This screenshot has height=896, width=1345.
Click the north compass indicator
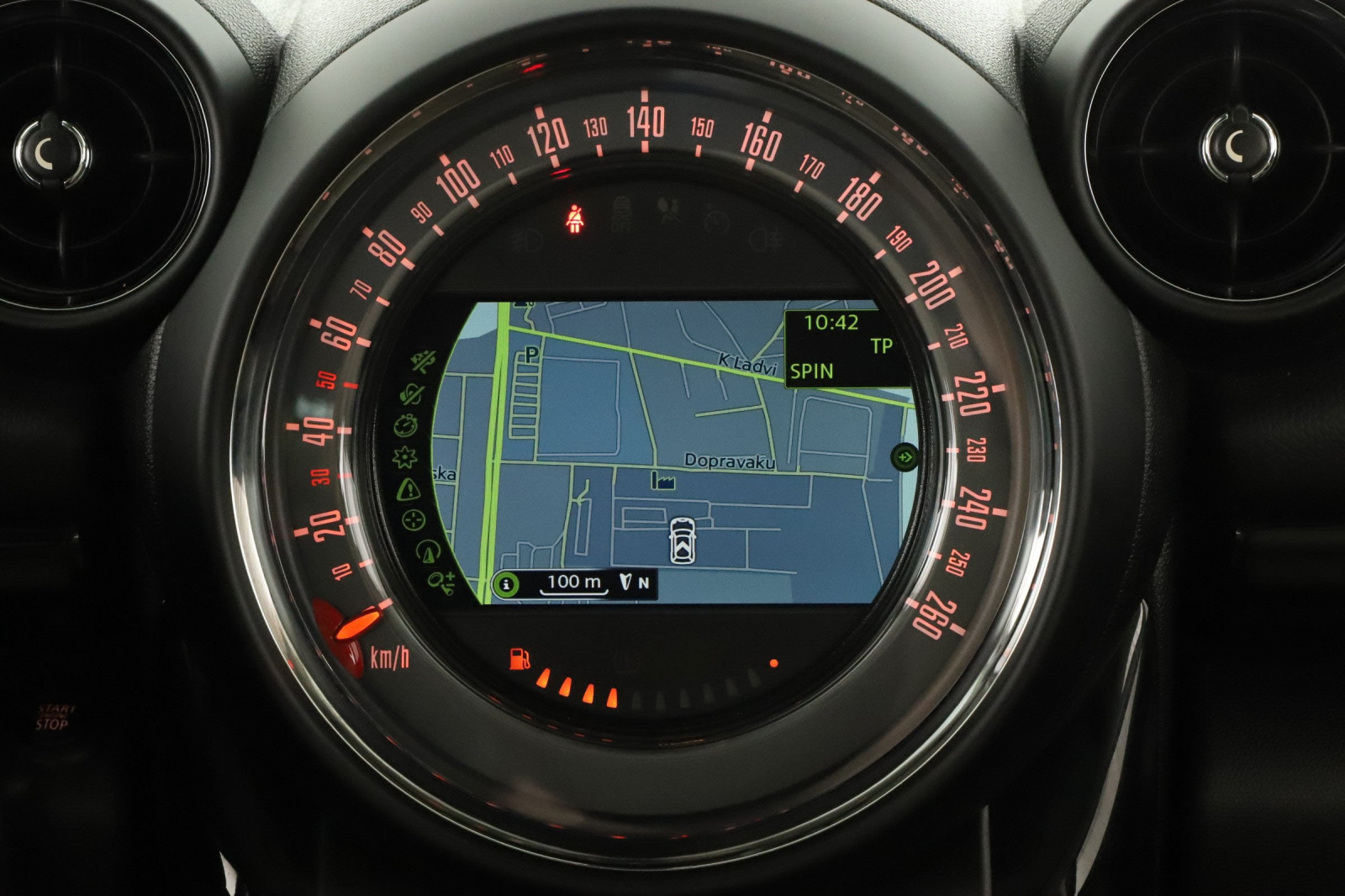click(635, 582)
